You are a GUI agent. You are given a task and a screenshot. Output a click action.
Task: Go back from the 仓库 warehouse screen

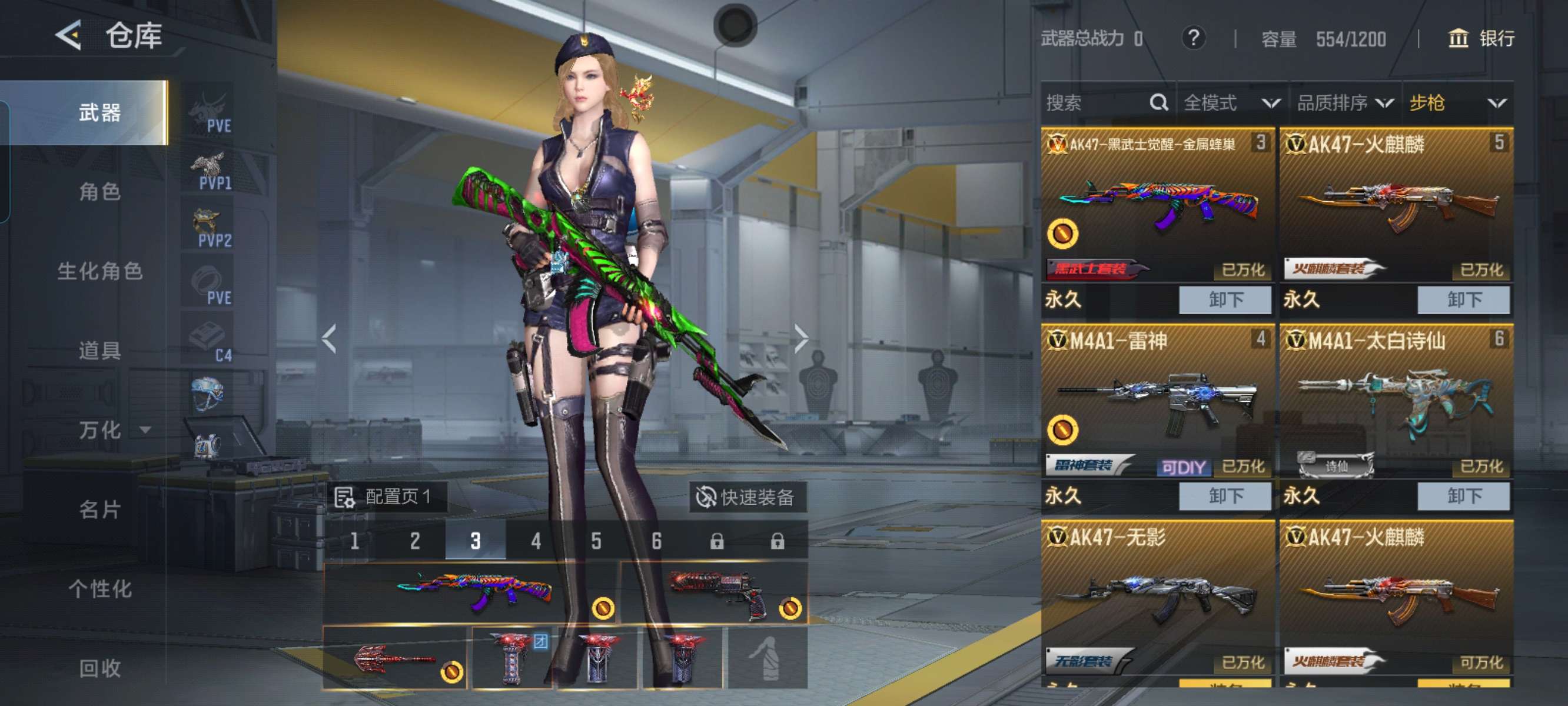(x=69, y=35)
